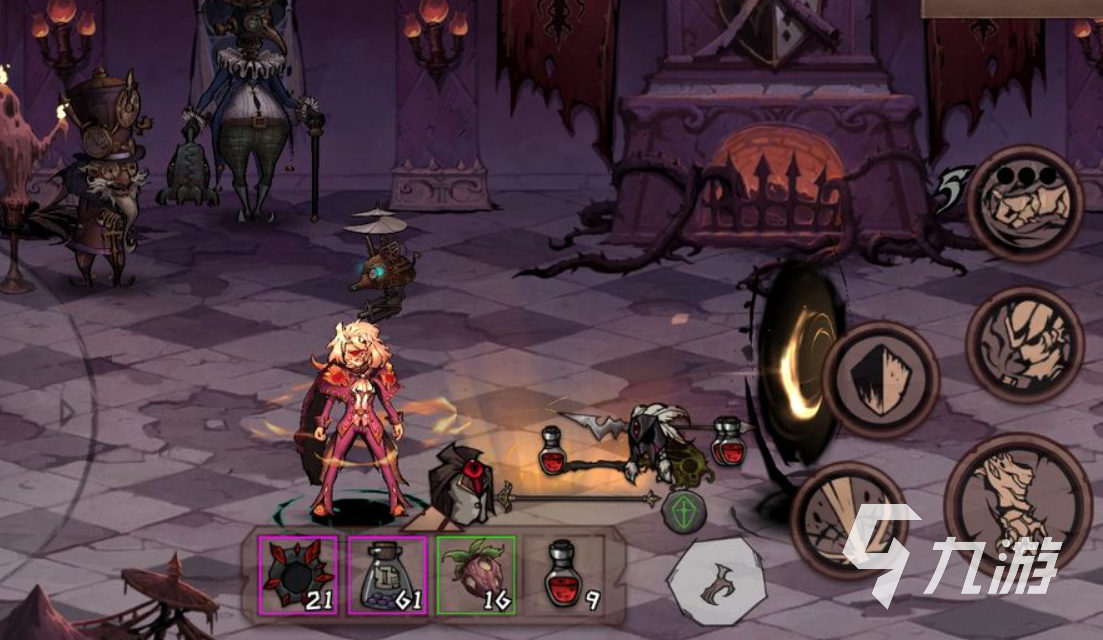The width and height of the screenshot is (1103, 640).
Task: Drink the red health potion
Action: (565, 575)
